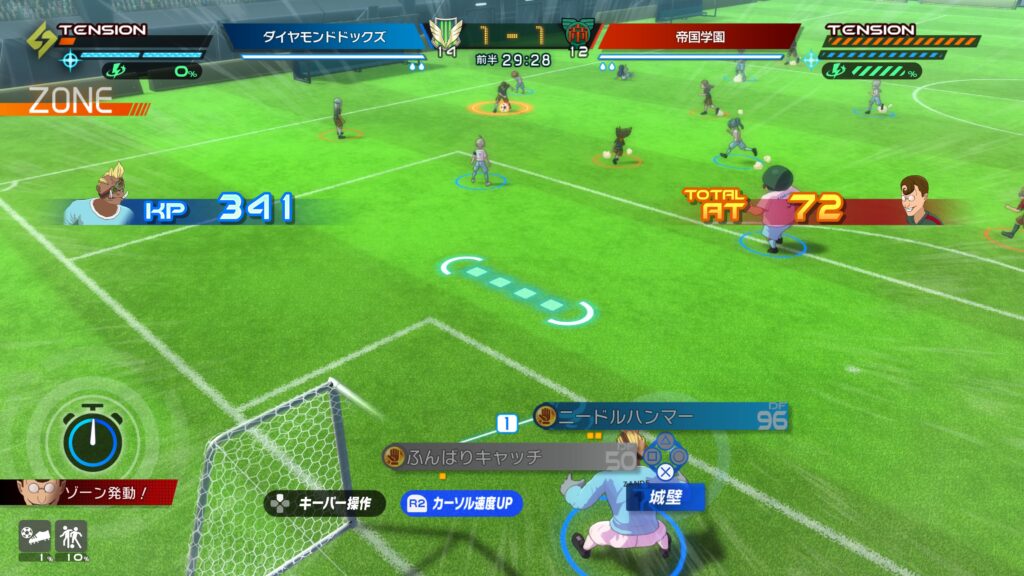Click the 帝国学園 team crest
Screen dimensions: 1024x576
pyautogui.click(x=579, y=32)
